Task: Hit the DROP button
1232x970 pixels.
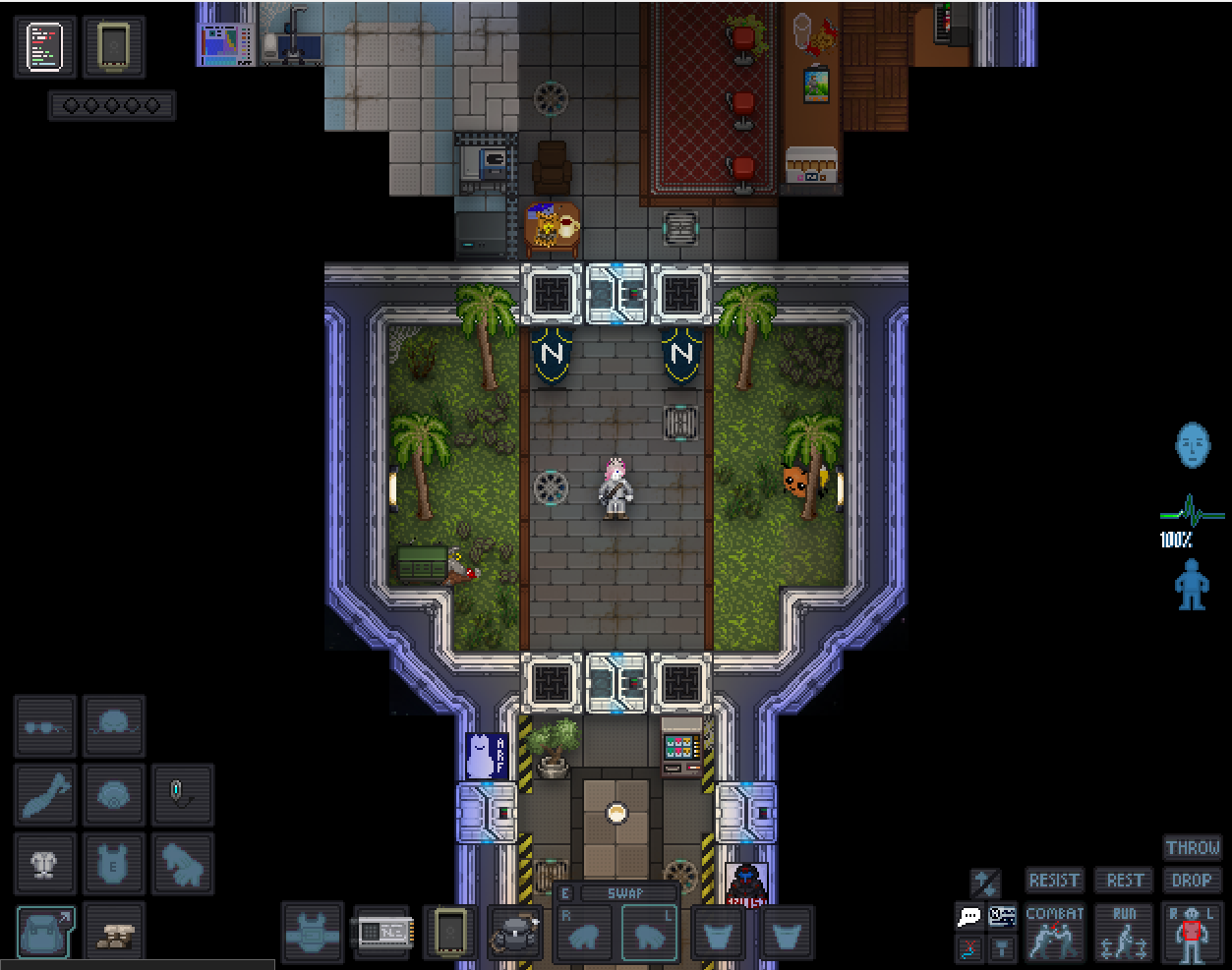Action: [1192, 881]
